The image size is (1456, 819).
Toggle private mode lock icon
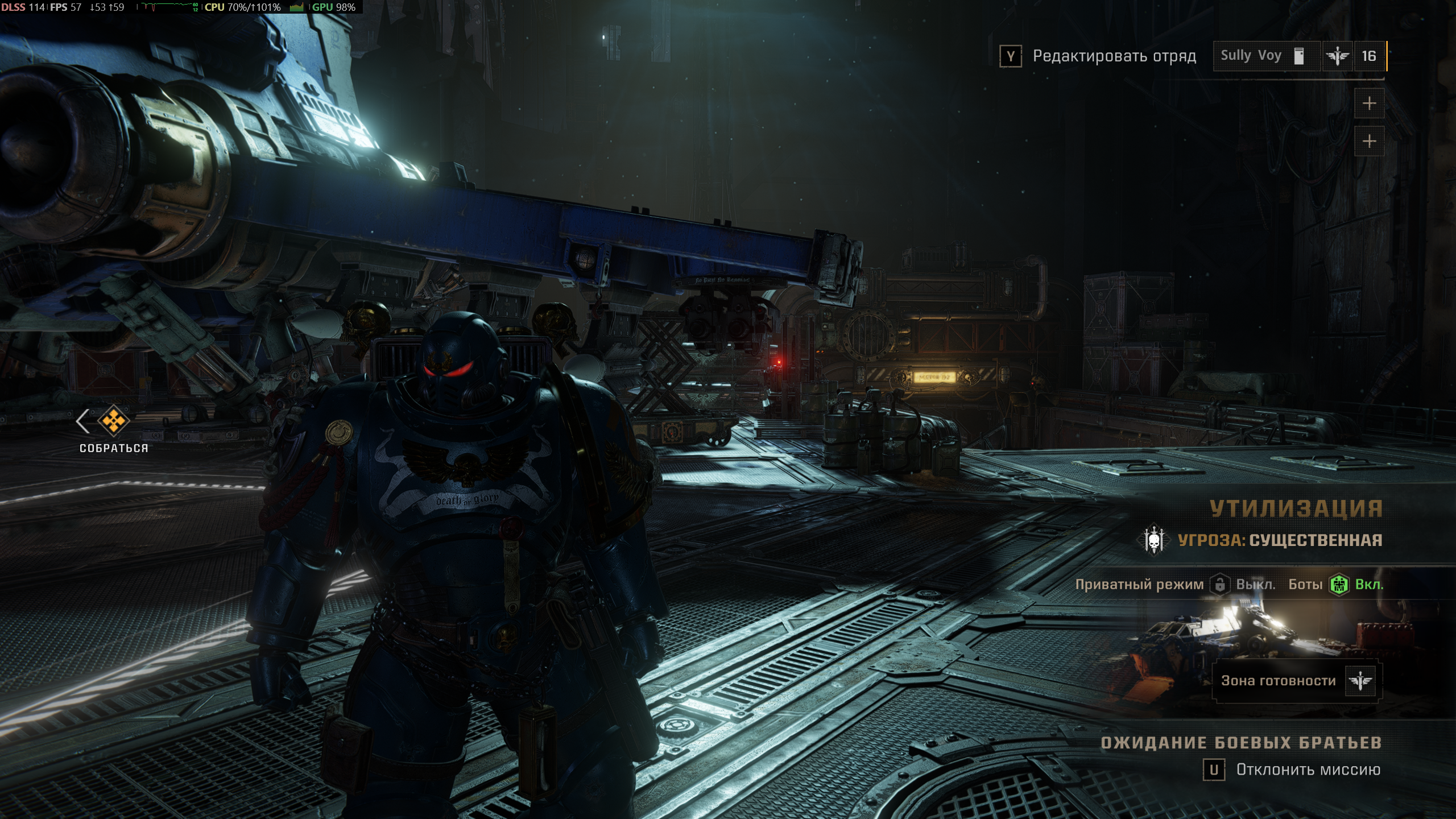[x=1219, y=585]
